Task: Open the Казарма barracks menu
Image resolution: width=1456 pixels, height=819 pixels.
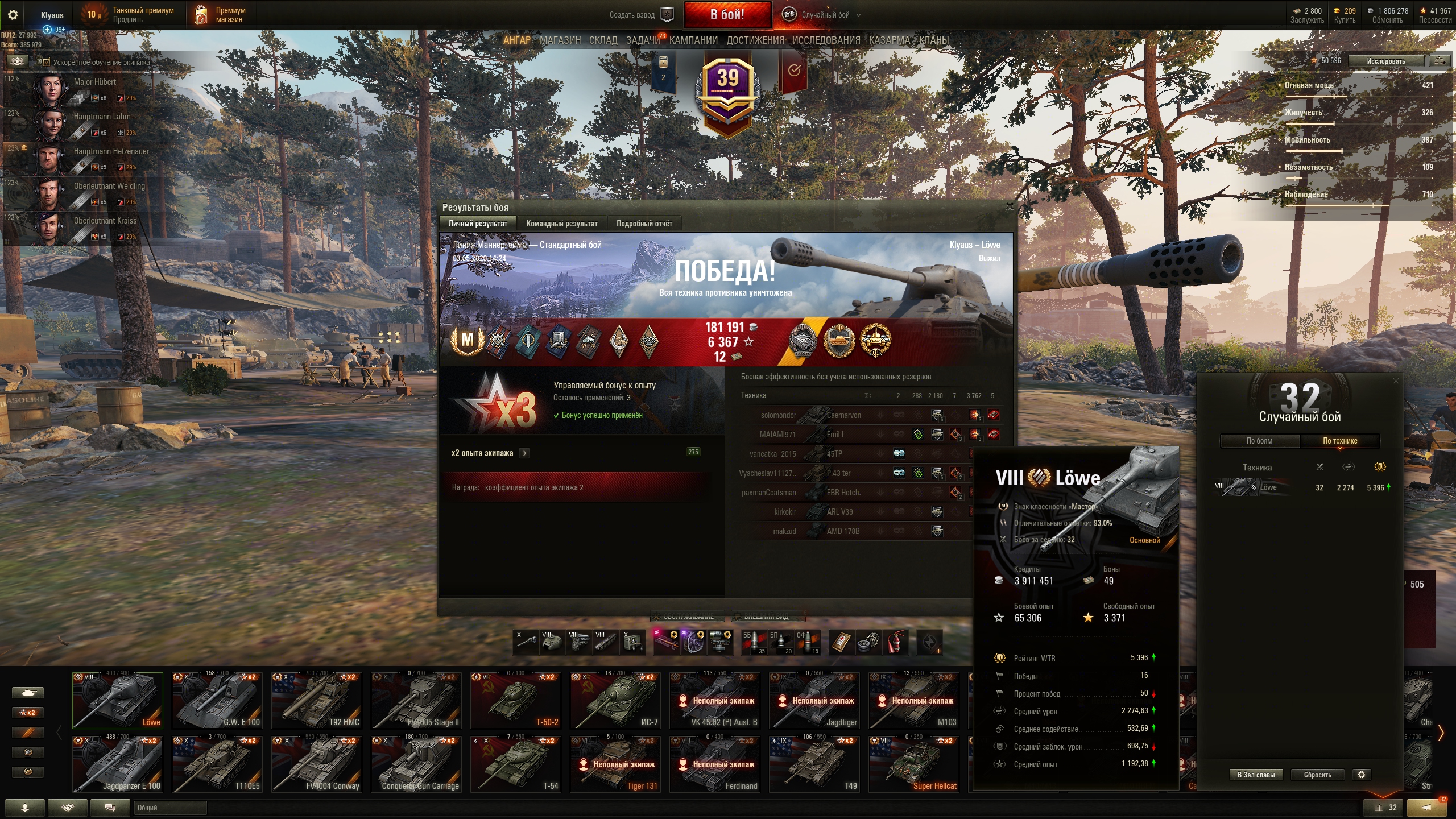Action: [889, 40]
